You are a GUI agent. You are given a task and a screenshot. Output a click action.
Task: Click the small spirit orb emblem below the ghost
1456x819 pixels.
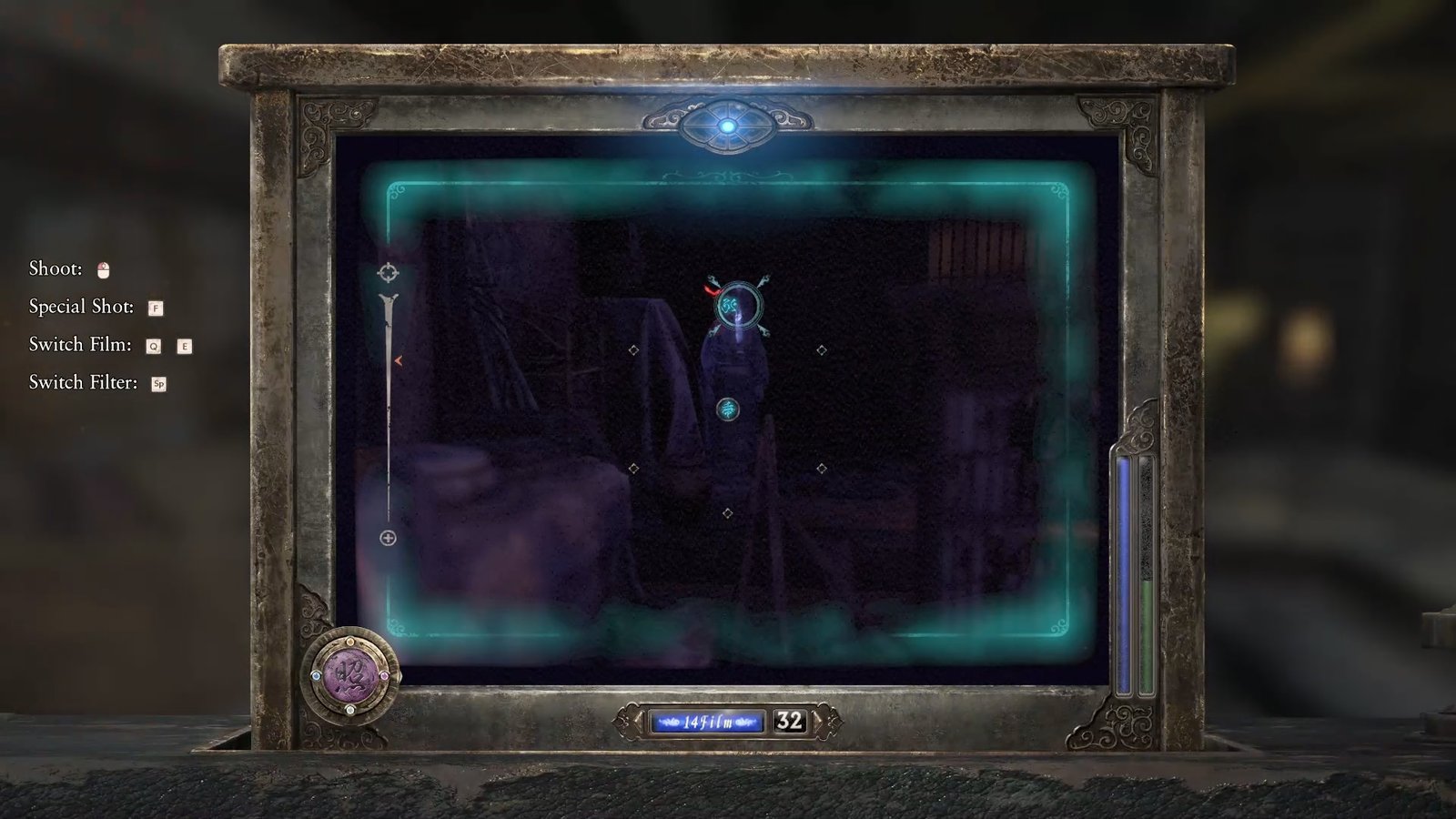728,409
